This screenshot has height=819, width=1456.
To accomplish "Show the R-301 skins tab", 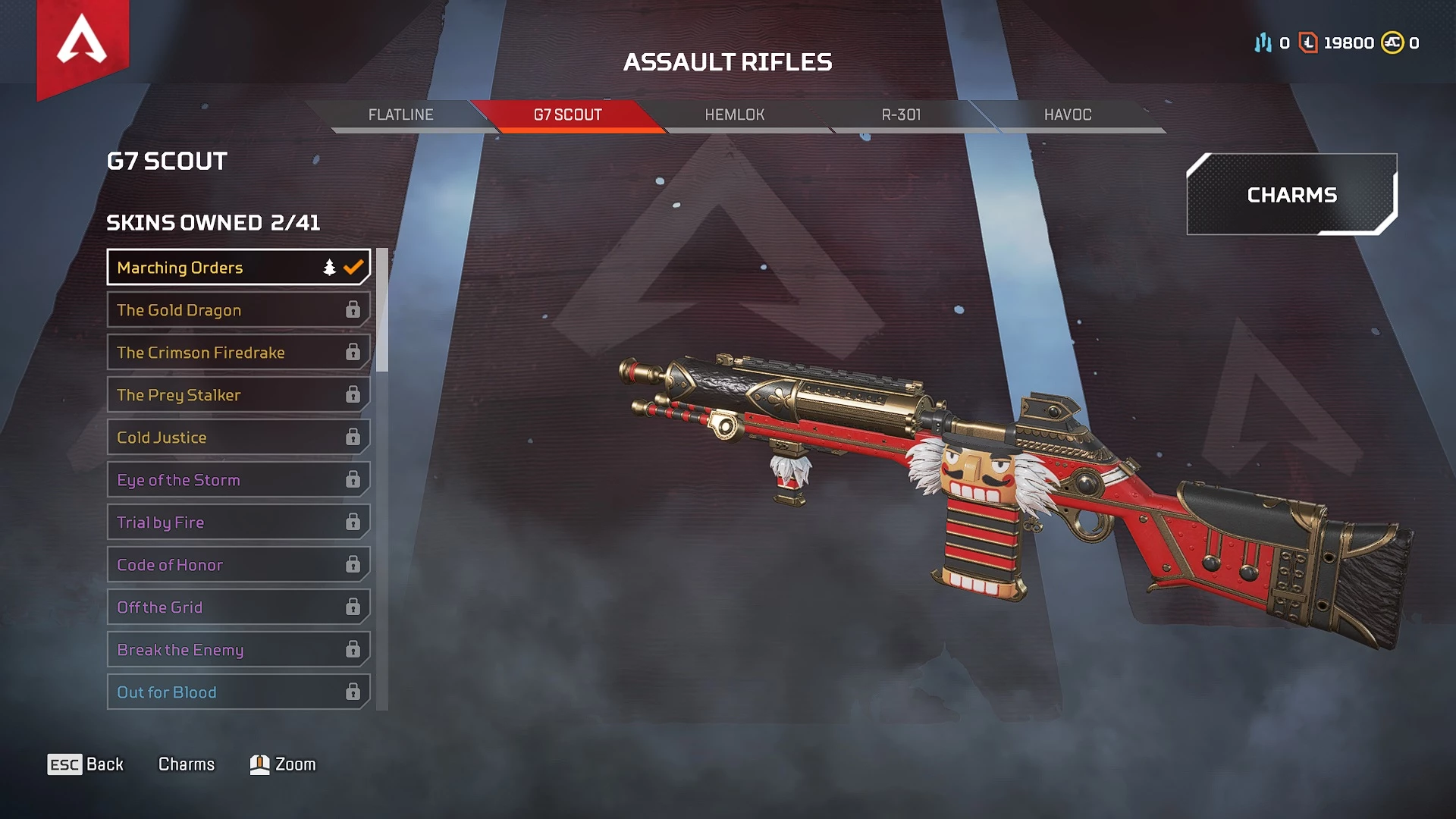I will click(901, 115).
